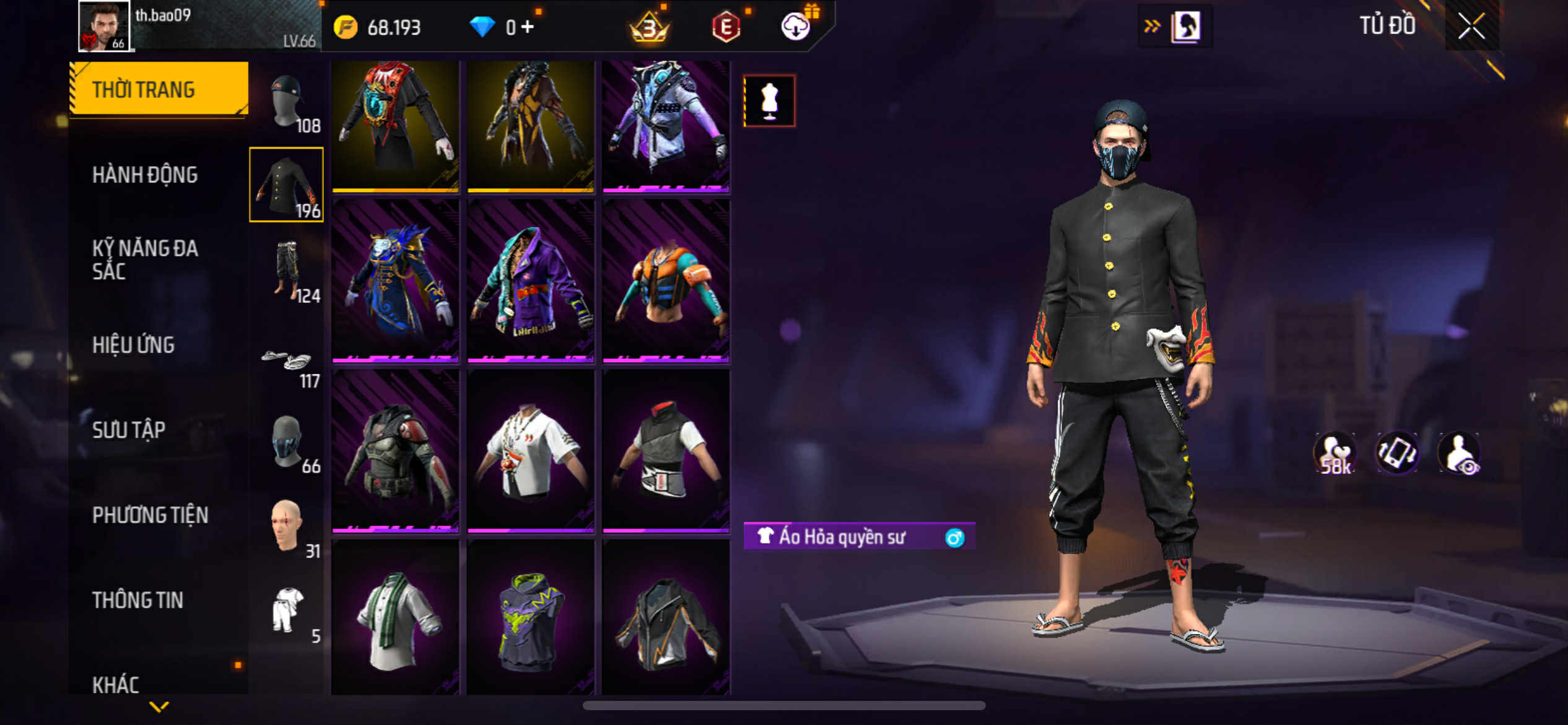Close the wardrobe with the X button
This screenshot has height=725, width=1568.
pyautogui.click(x=1471, y=26)
